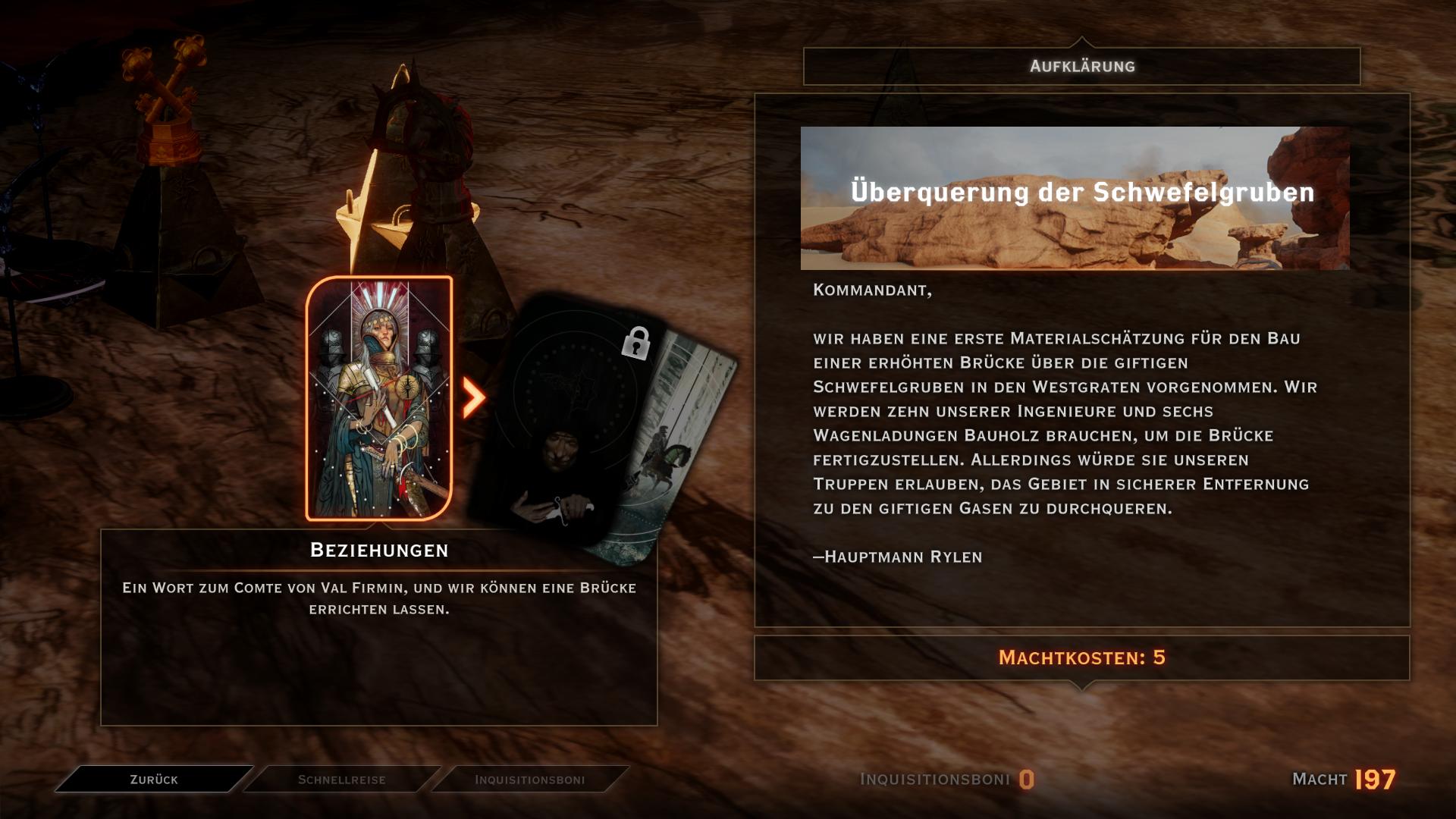Confirm the Machtkosten: 5 operation bar
This screenshot has width=1456, height=819.
[1081, 657]
